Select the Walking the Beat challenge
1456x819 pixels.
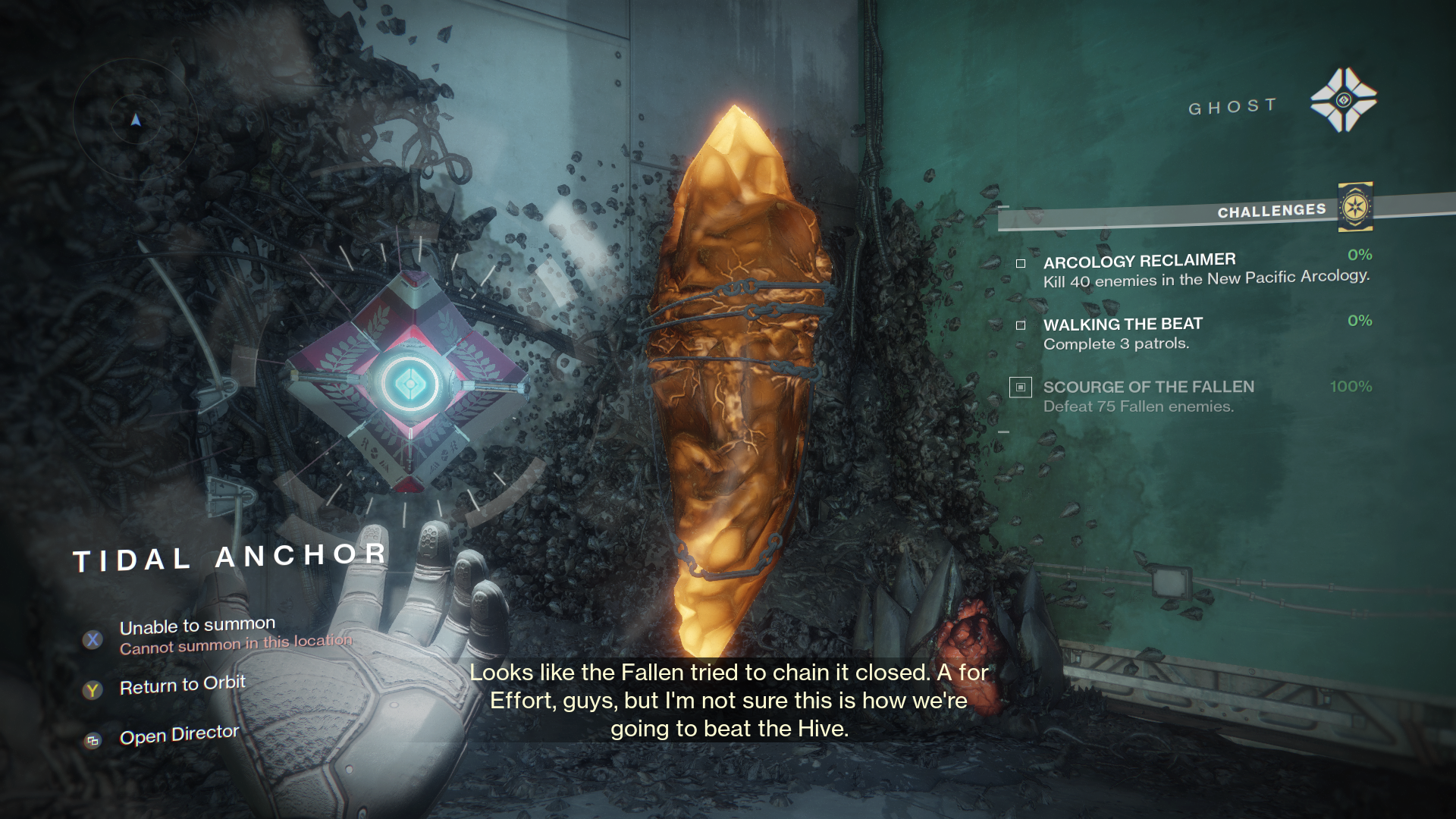click(x=1122, y=325)
